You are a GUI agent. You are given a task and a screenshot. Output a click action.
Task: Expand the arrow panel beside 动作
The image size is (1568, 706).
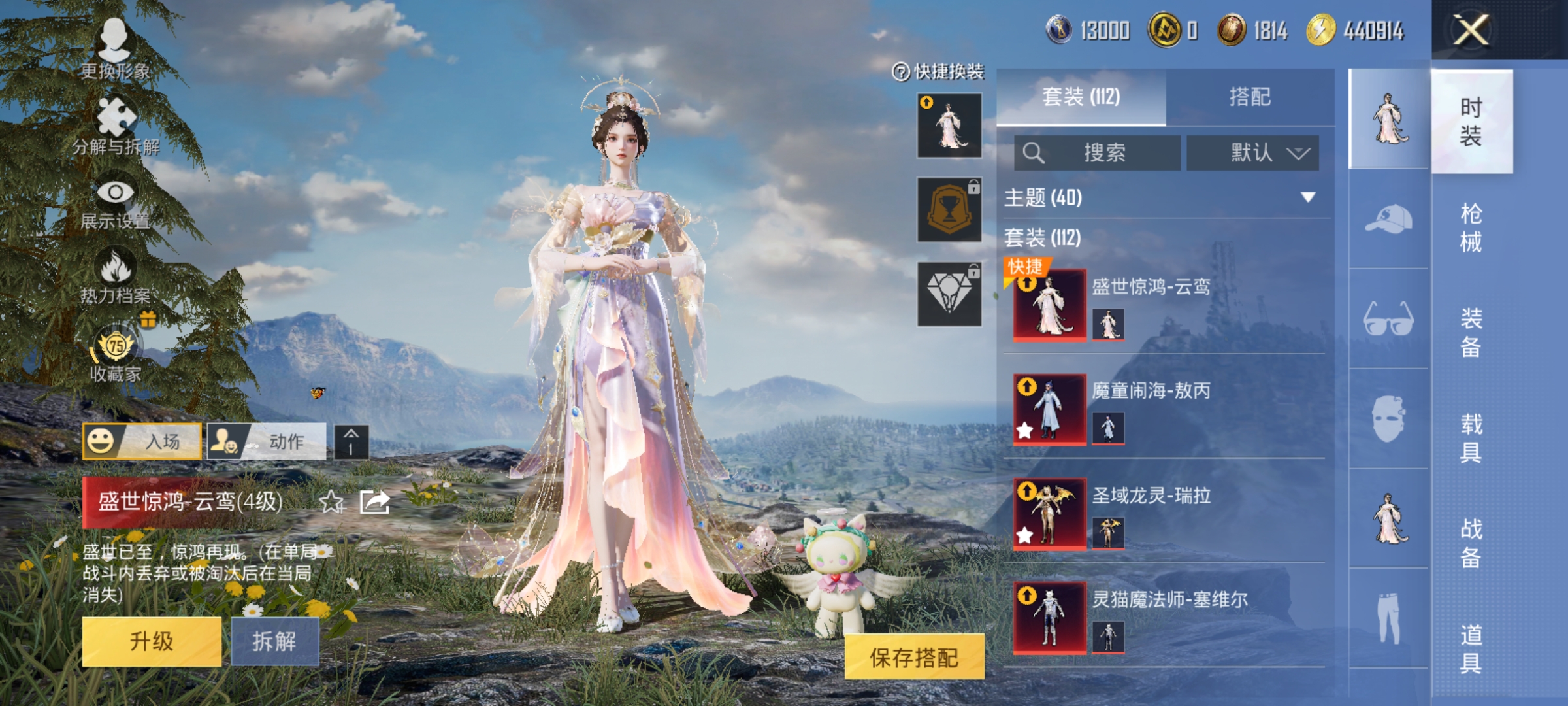coord(350,441)
